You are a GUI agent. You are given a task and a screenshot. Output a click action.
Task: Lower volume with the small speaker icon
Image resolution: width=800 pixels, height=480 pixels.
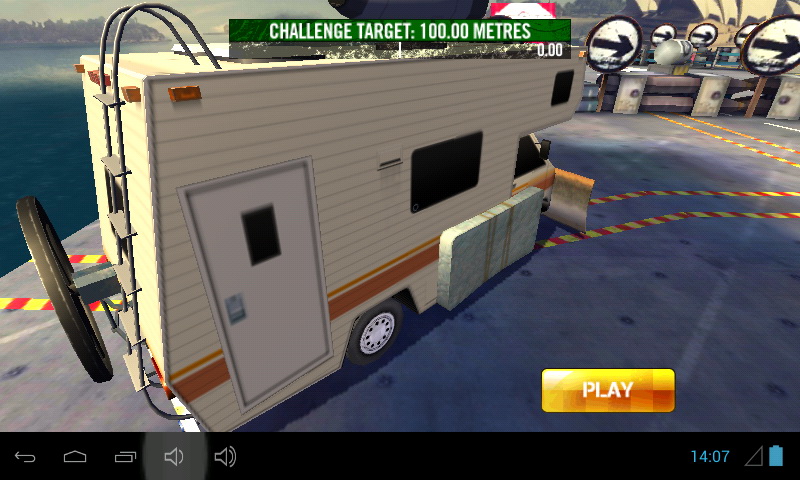click(x=174, y=457)
